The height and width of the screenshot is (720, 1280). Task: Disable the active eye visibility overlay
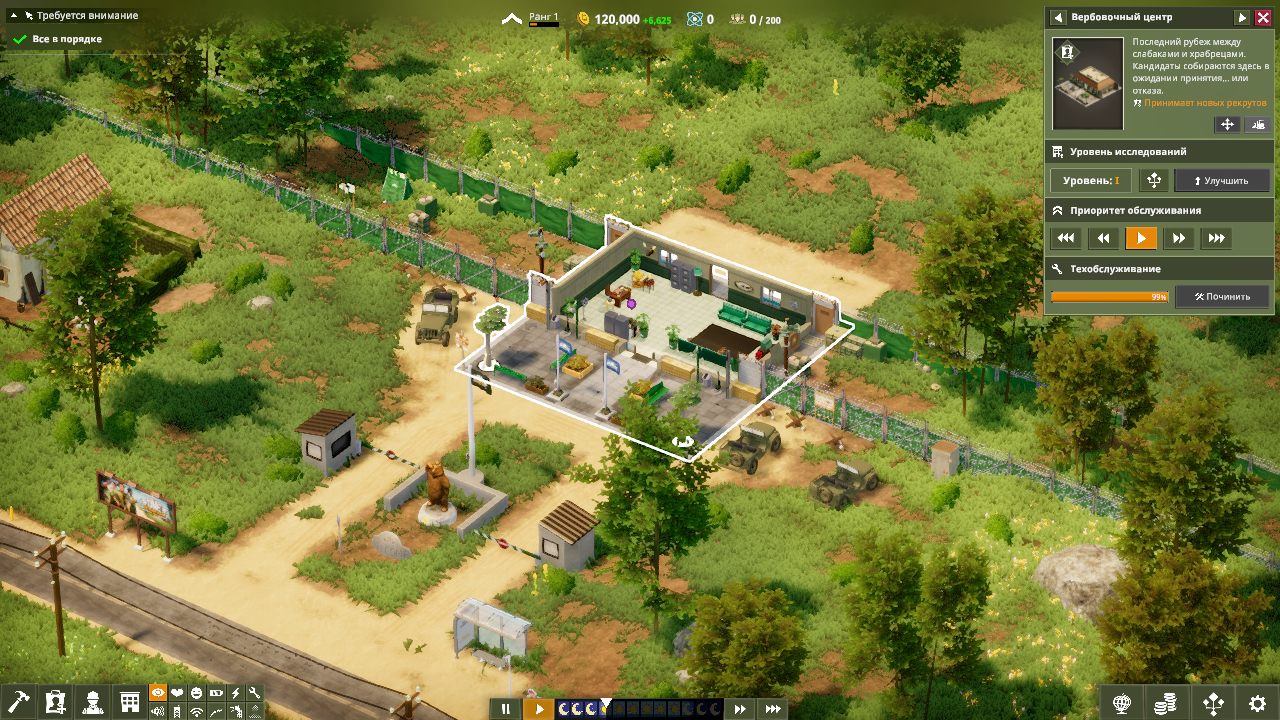coord(158,694)
